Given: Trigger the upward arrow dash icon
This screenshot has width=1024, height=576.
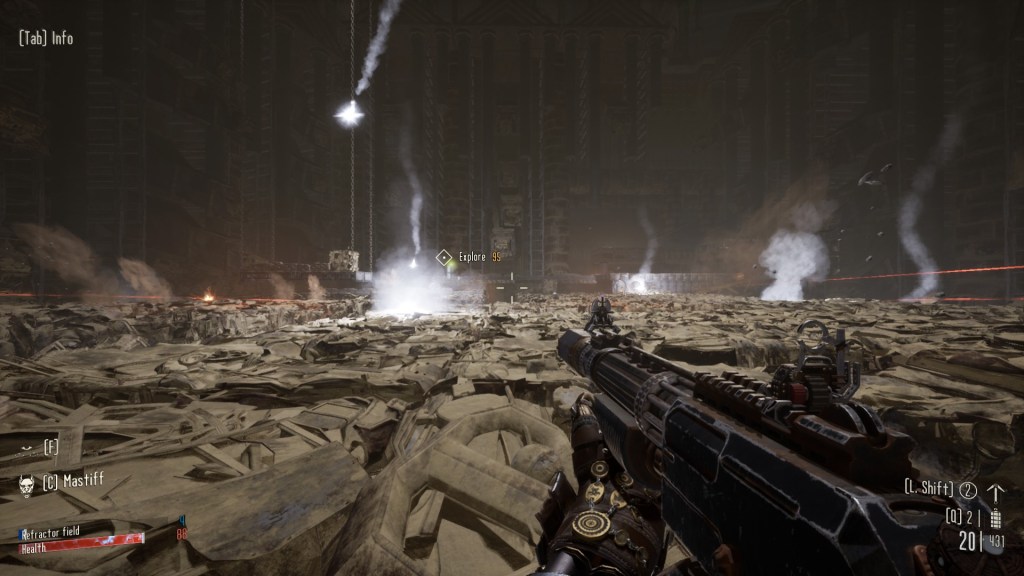Looking at the screenshot, I should click(995, 492).
